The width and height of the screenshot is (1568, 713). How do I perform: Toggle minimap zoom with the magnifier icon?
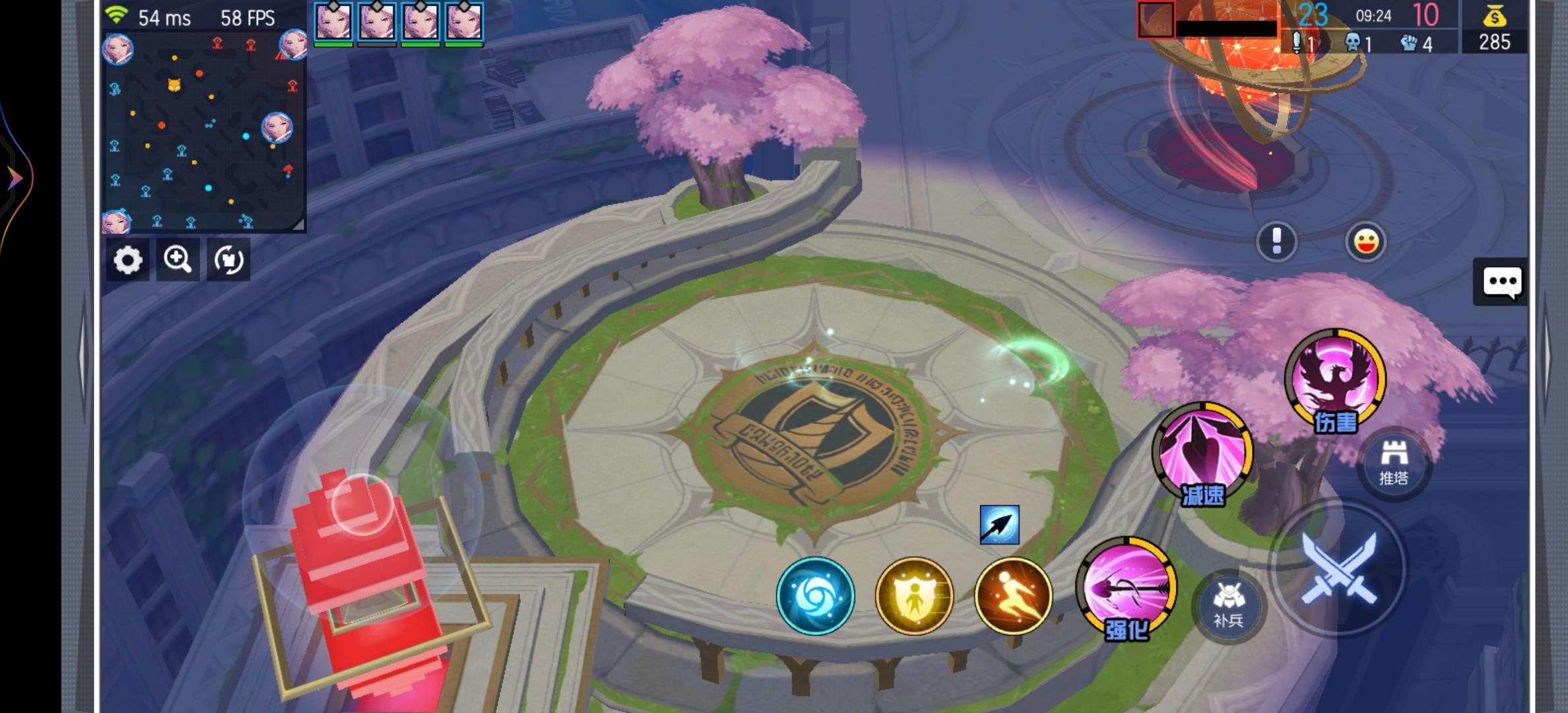click(x=178, y=260)
